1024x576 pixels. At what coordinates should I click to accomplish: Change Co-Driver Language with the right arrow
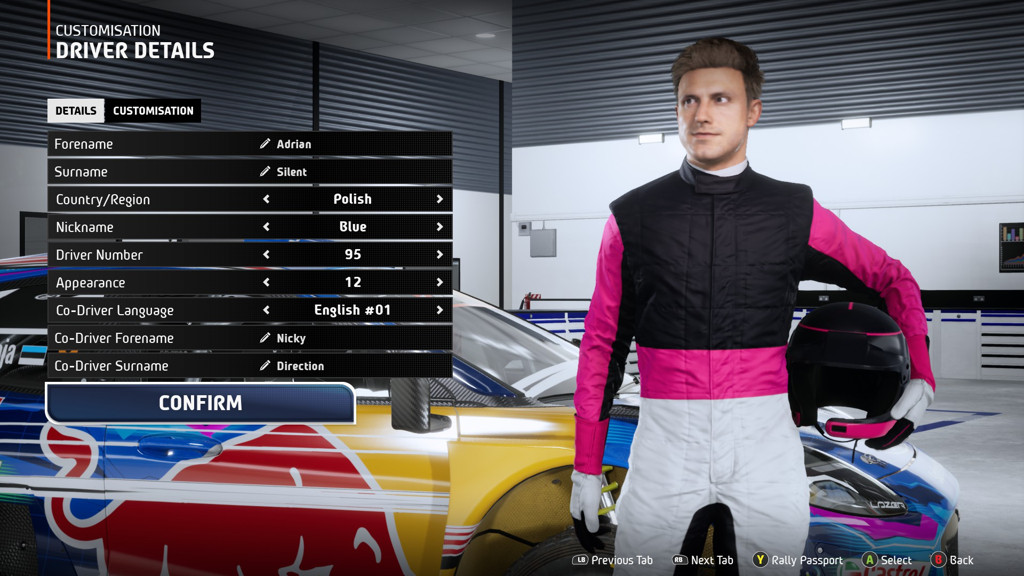click(x=439, y=310)
